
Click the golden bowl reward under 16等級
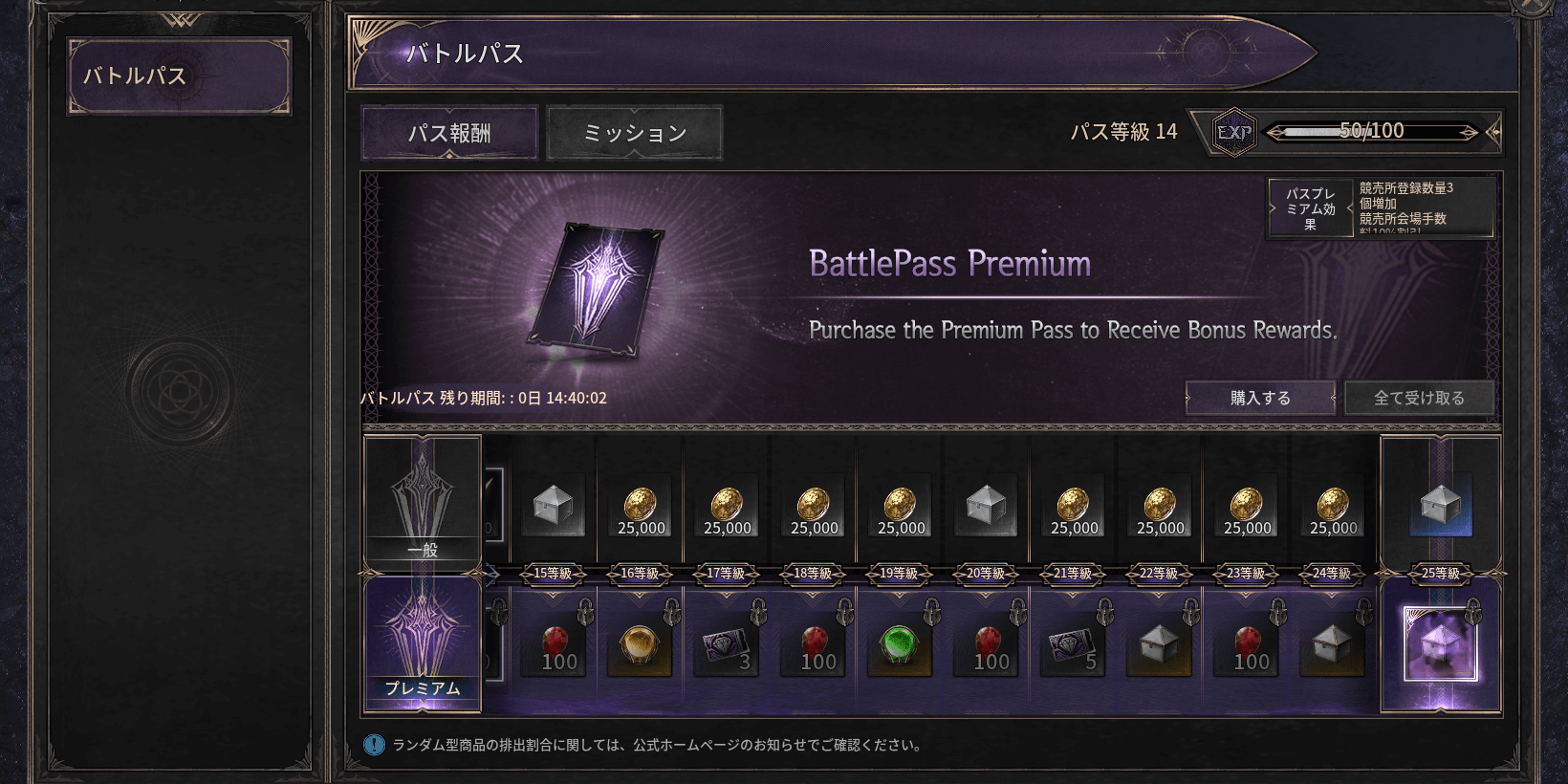tap(640, 644)
